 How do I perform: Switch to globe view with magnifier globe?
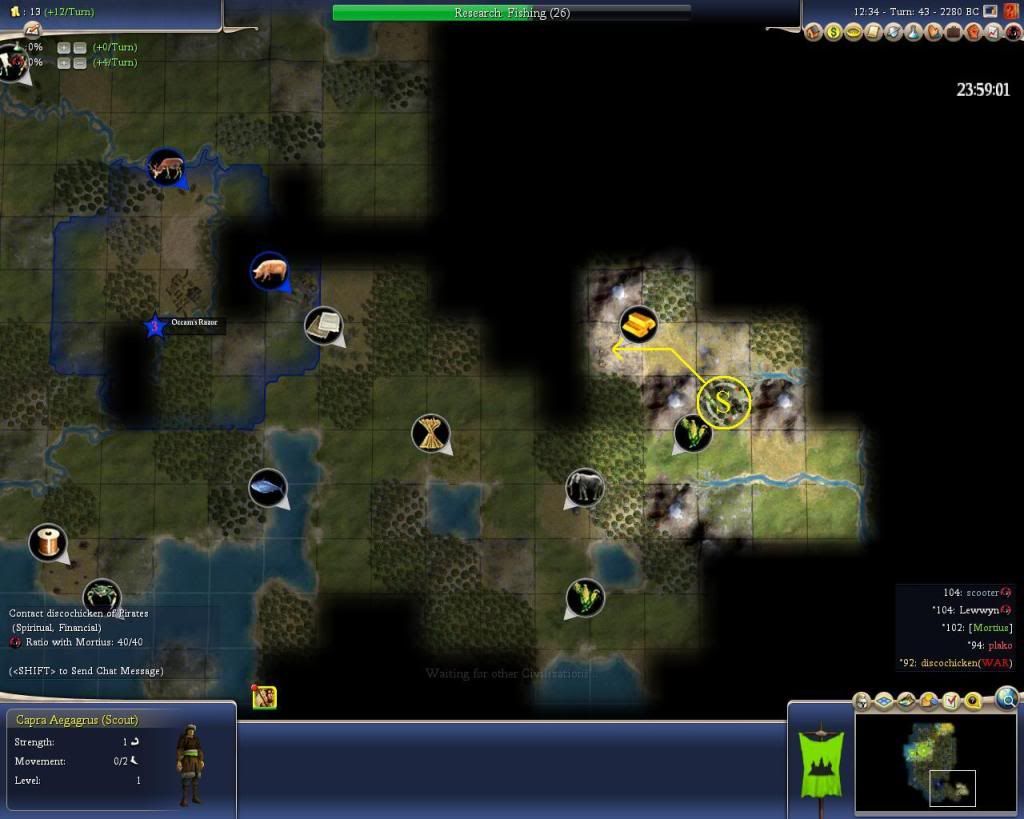[1007, 698]
